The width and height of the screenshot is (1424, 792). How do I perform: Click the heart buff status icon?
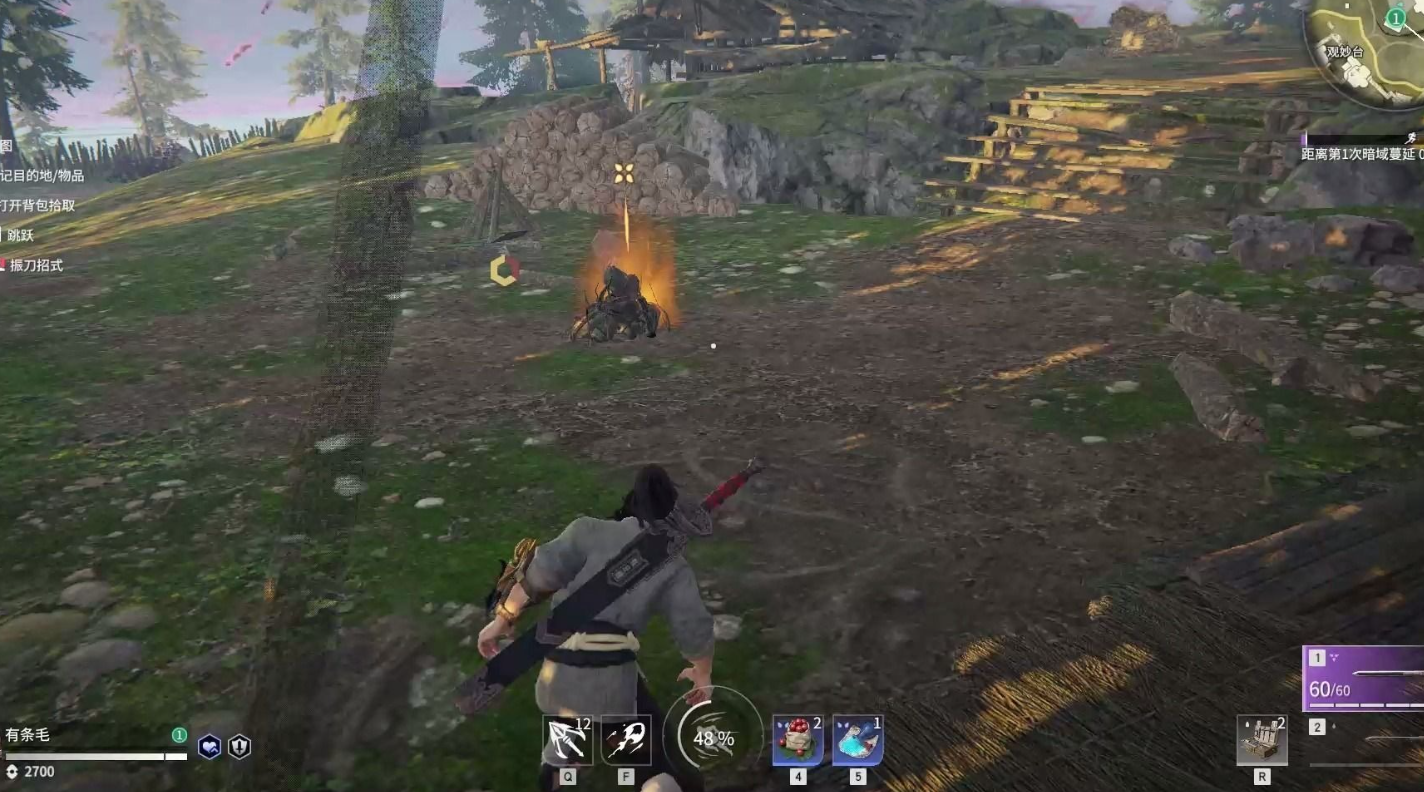(209, 747)
